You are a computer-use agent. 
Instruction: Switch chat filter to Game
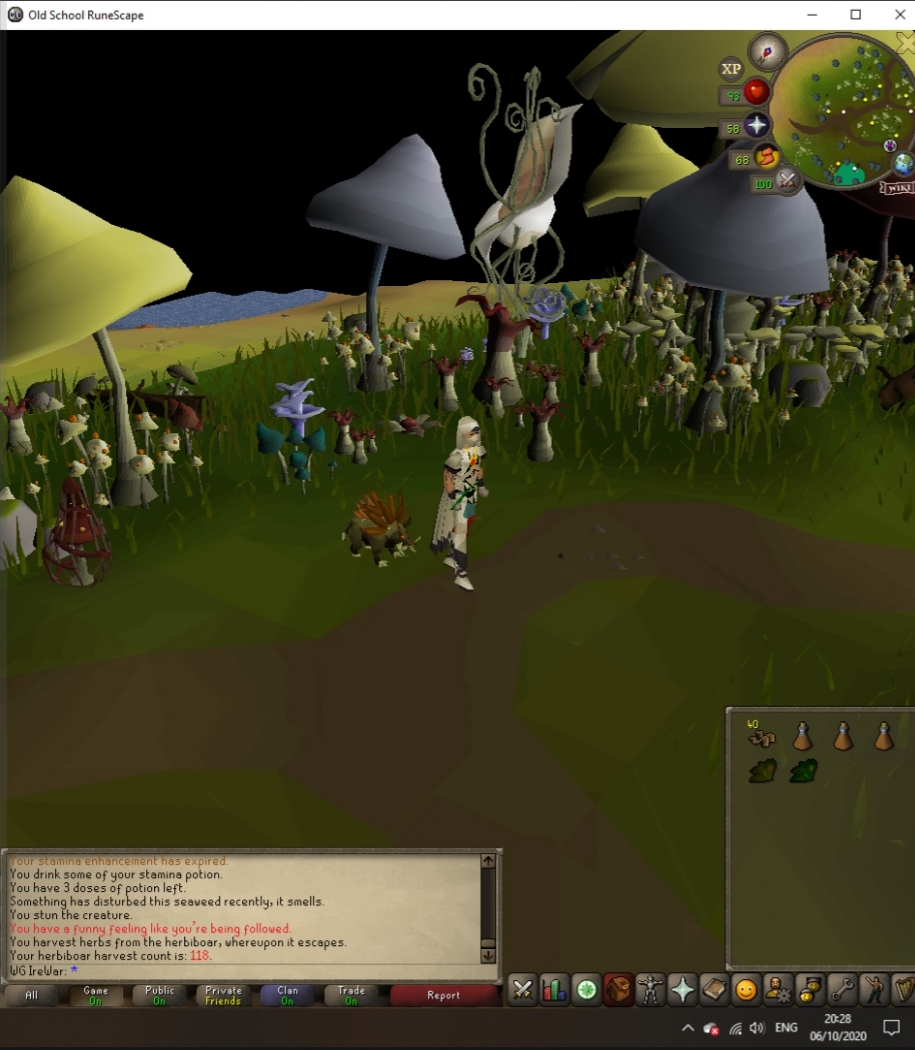96,995
